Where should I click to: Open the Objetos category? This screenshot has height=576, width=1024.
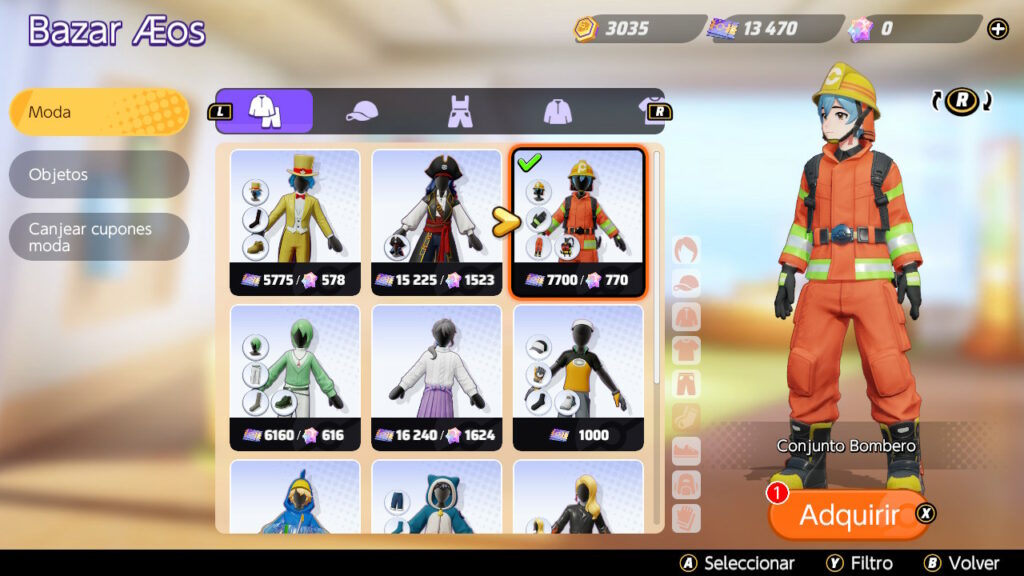pos(98,174)
